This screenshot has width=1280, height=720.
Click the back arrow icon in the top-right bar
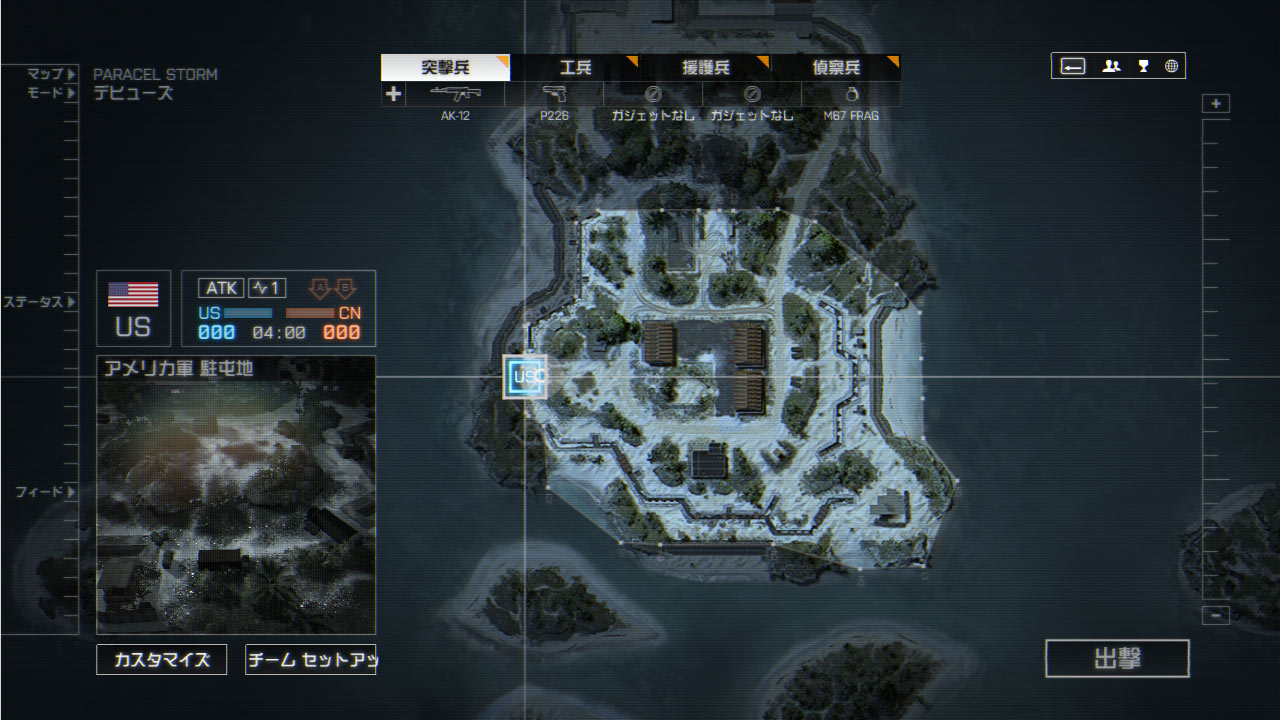coord(1073,66)
